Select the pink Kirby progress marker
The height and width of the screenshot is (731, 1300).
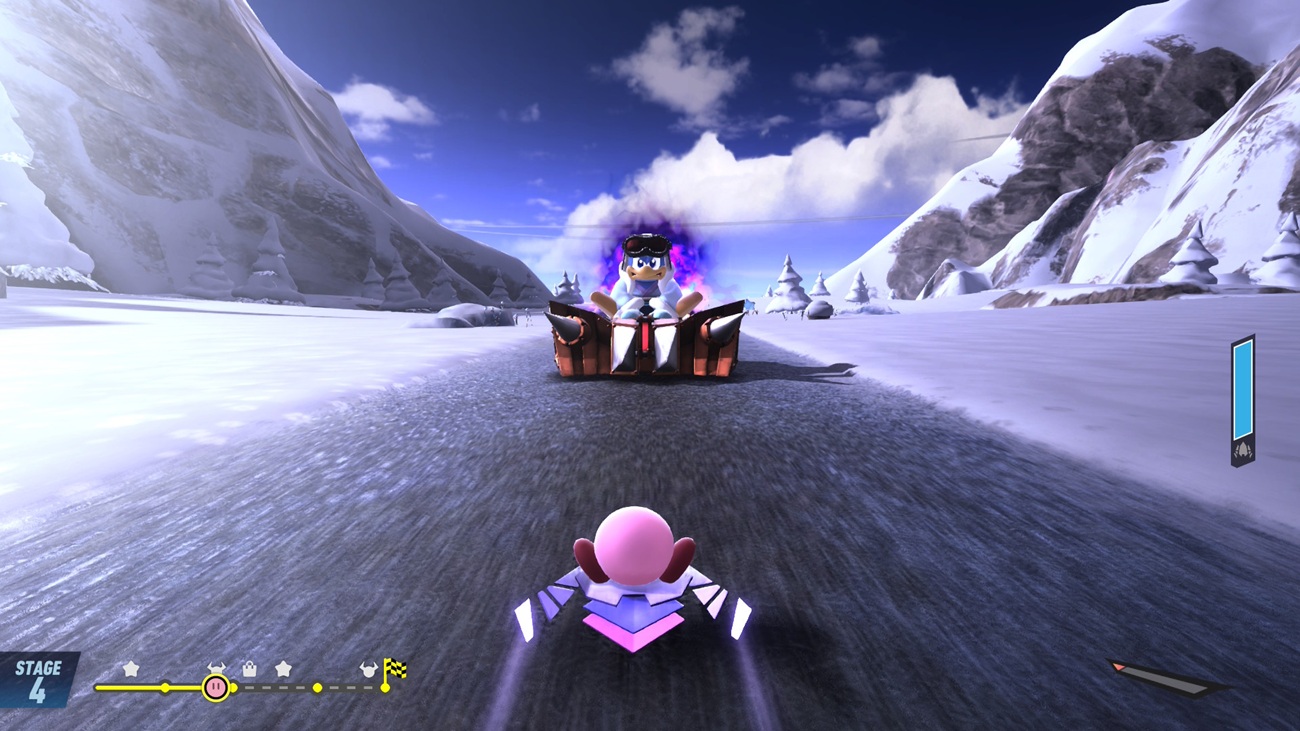215,687
